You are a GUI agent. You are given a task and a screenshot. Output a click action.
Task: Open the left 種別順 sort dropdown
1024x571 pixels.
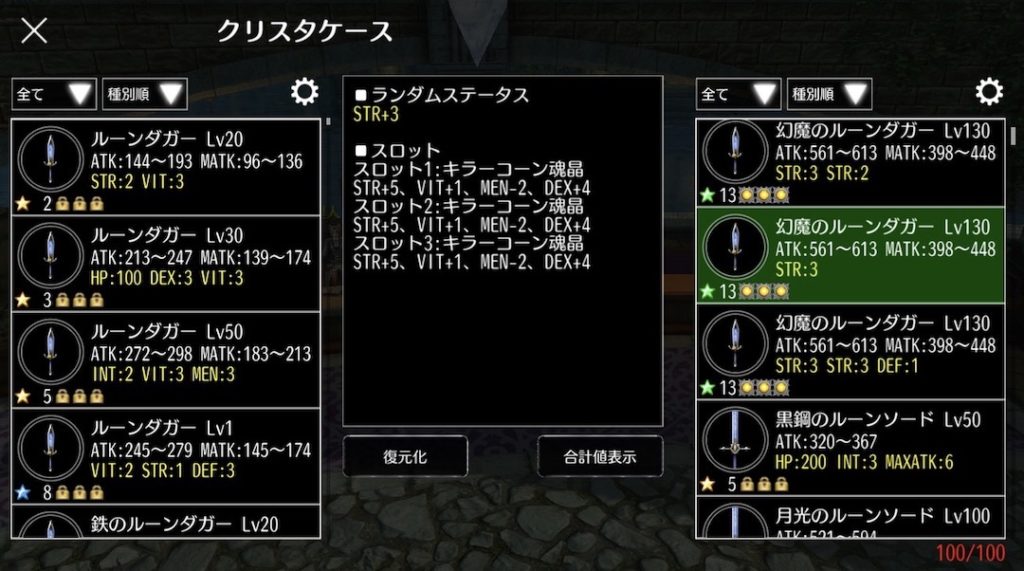tap(145, 94)
